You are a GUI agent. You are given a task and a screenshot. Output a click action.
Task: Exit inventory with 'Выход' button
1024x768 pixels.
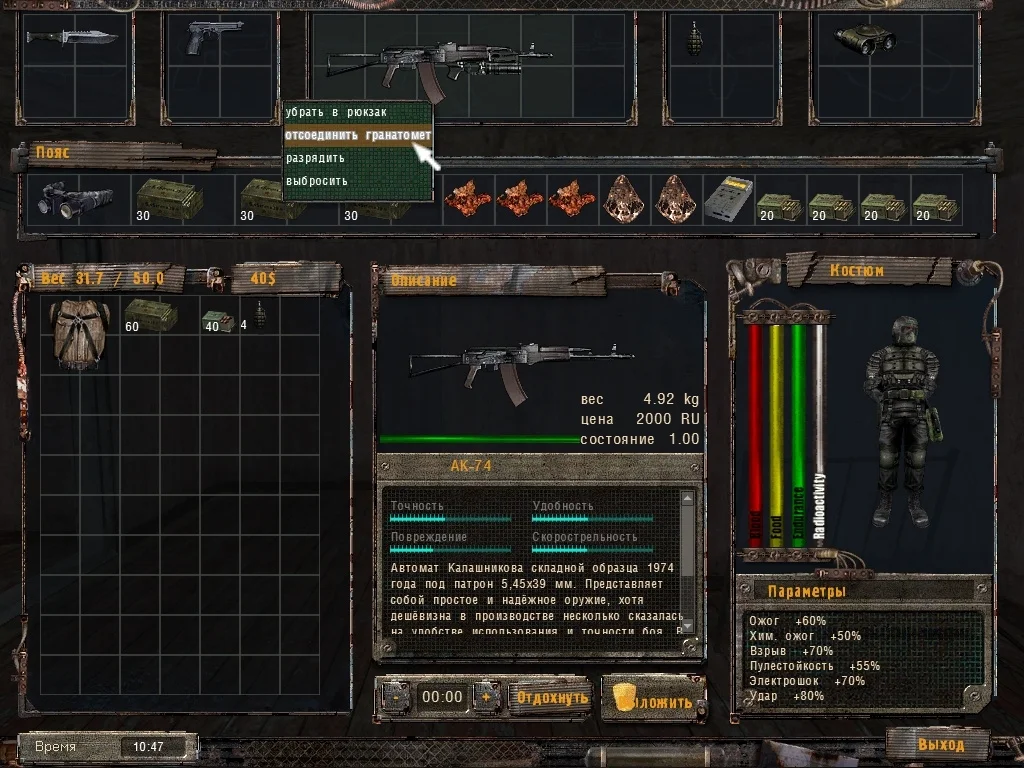(x=940, y=744)
